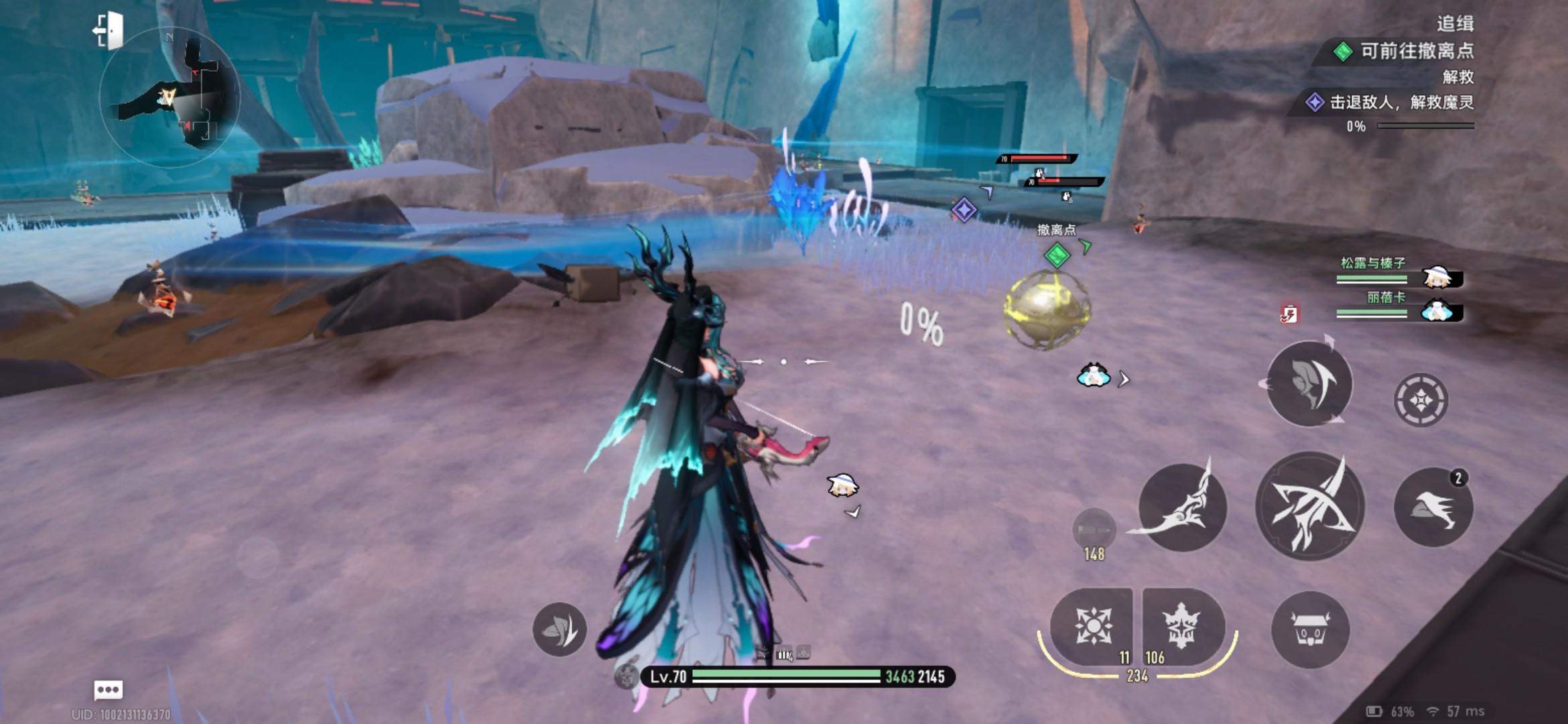Activate the dash skill with two charges
Image resolution: width=1568 pixels, height=724 pixels.
[1433, 507]
